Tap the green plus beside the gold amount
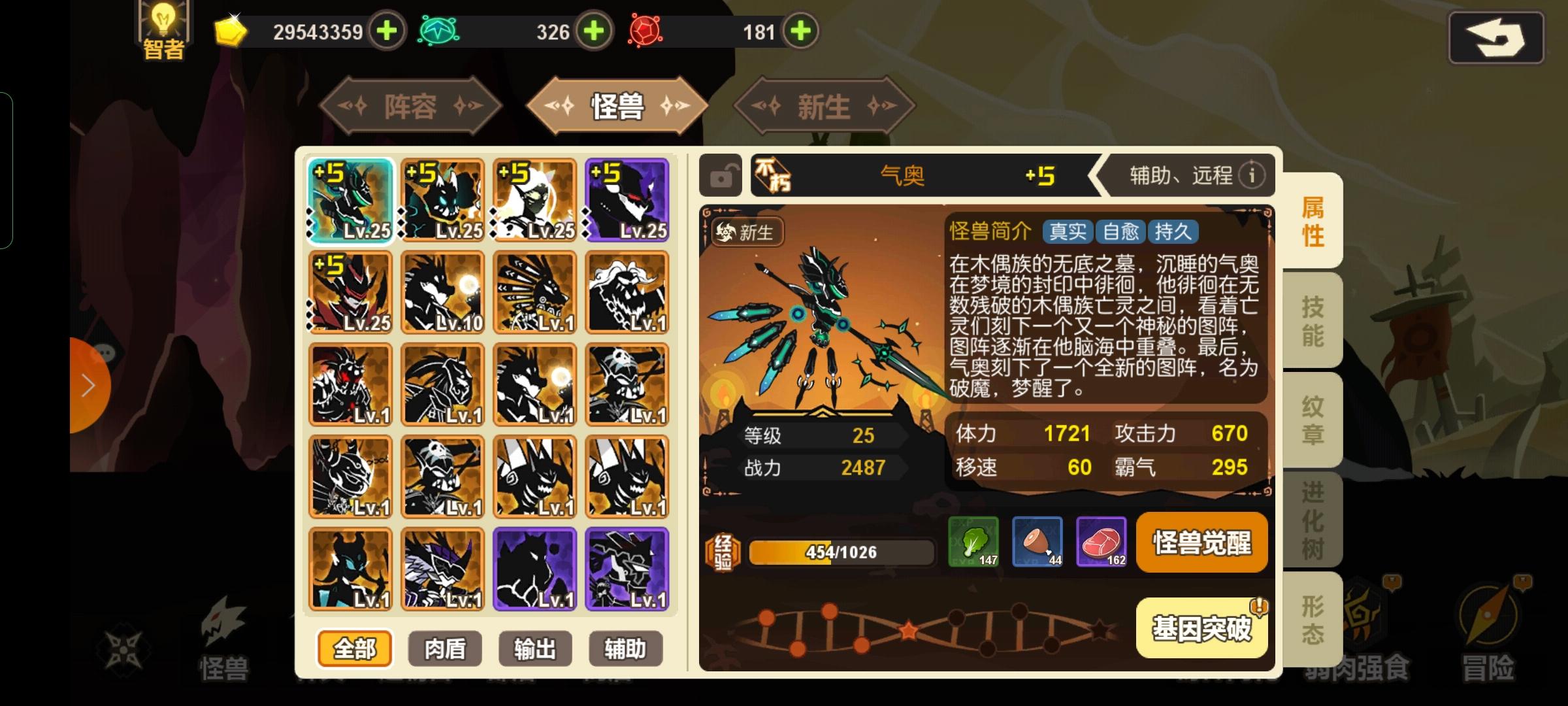 click(x=387, y=31)
